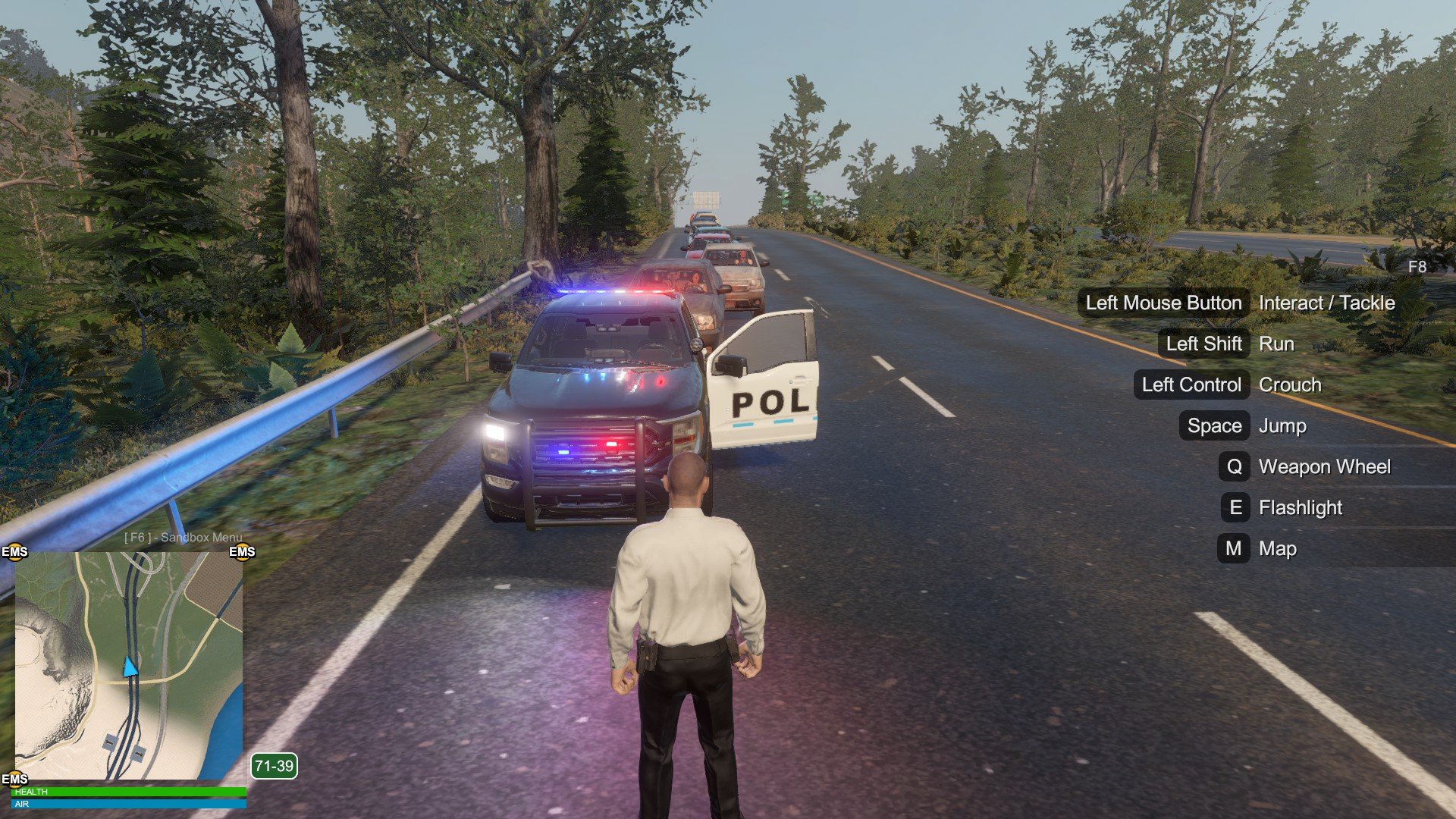1456x819 pixels.
Task: Click the minimap in the corner
Action: pyautogui.click(x=129, y=665)
